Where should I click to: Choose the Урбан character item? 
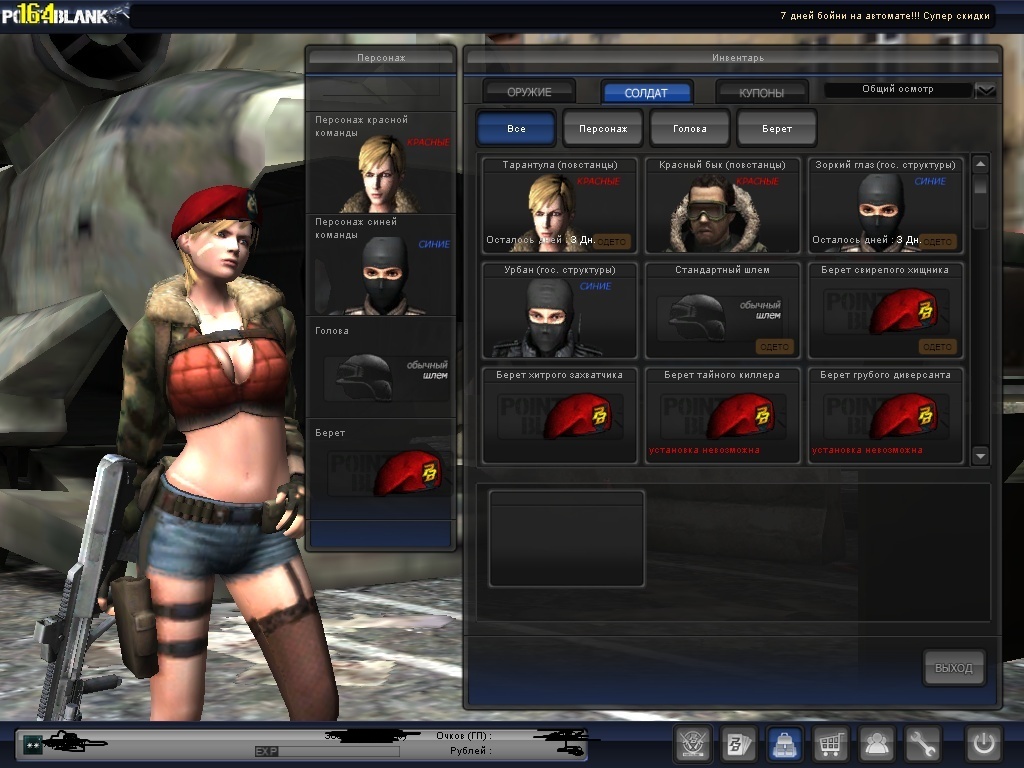[560, 311]
